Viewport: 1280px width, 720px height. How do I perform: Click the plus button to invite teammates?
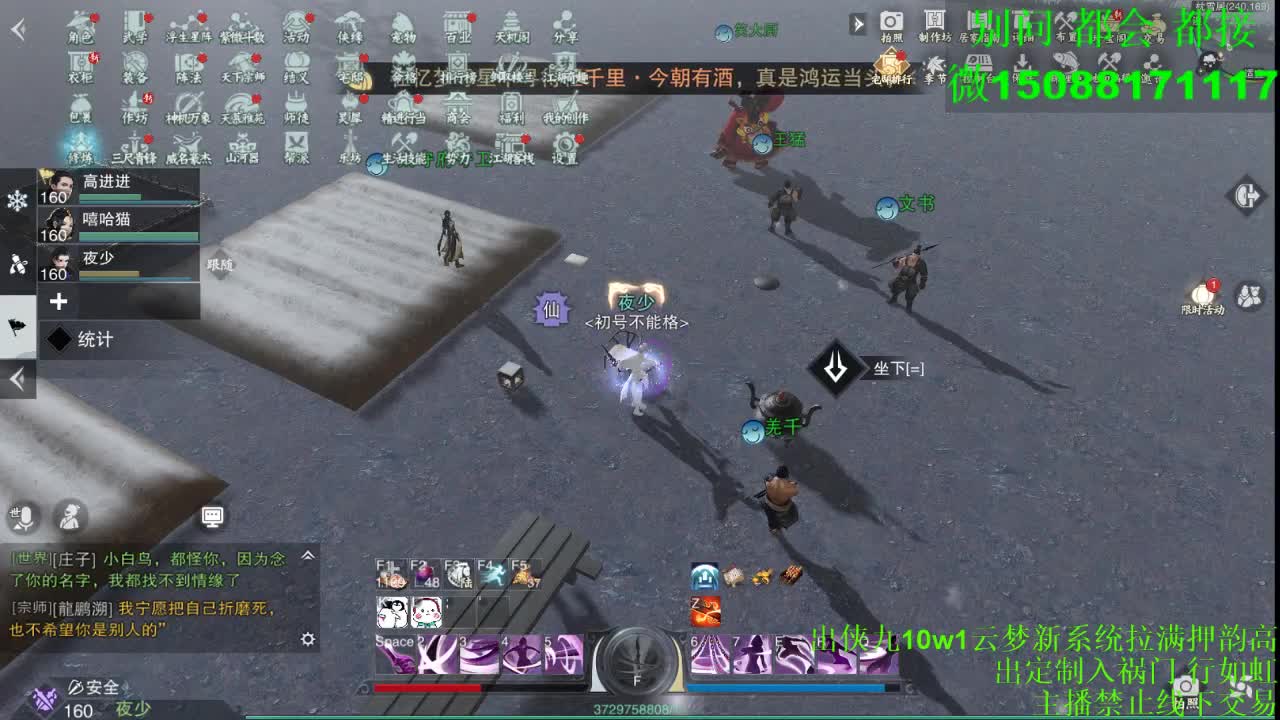click(60, 300)
